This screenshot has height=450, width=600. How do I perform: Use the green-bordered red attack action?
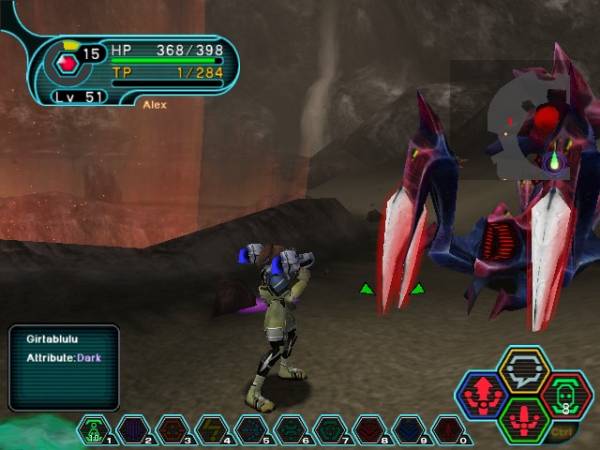coord(523,419)
